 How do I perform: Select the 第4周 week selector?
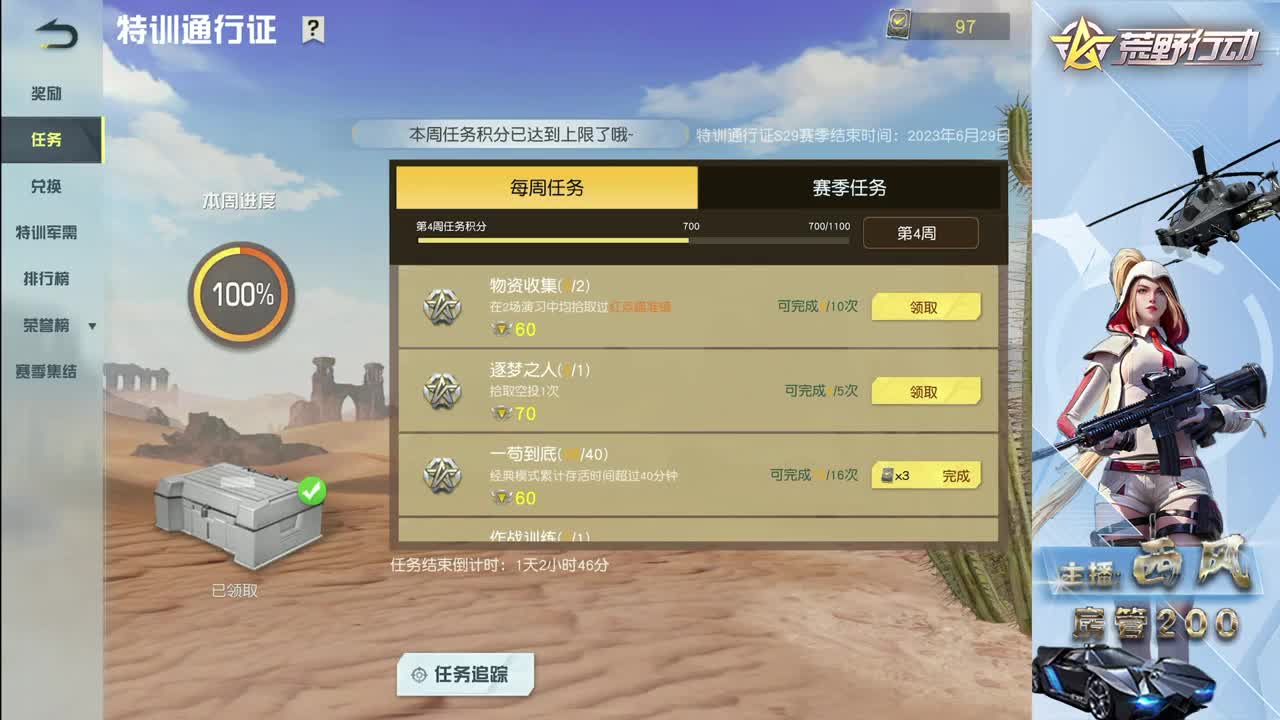pyautogui.click(x=920, y=232)
